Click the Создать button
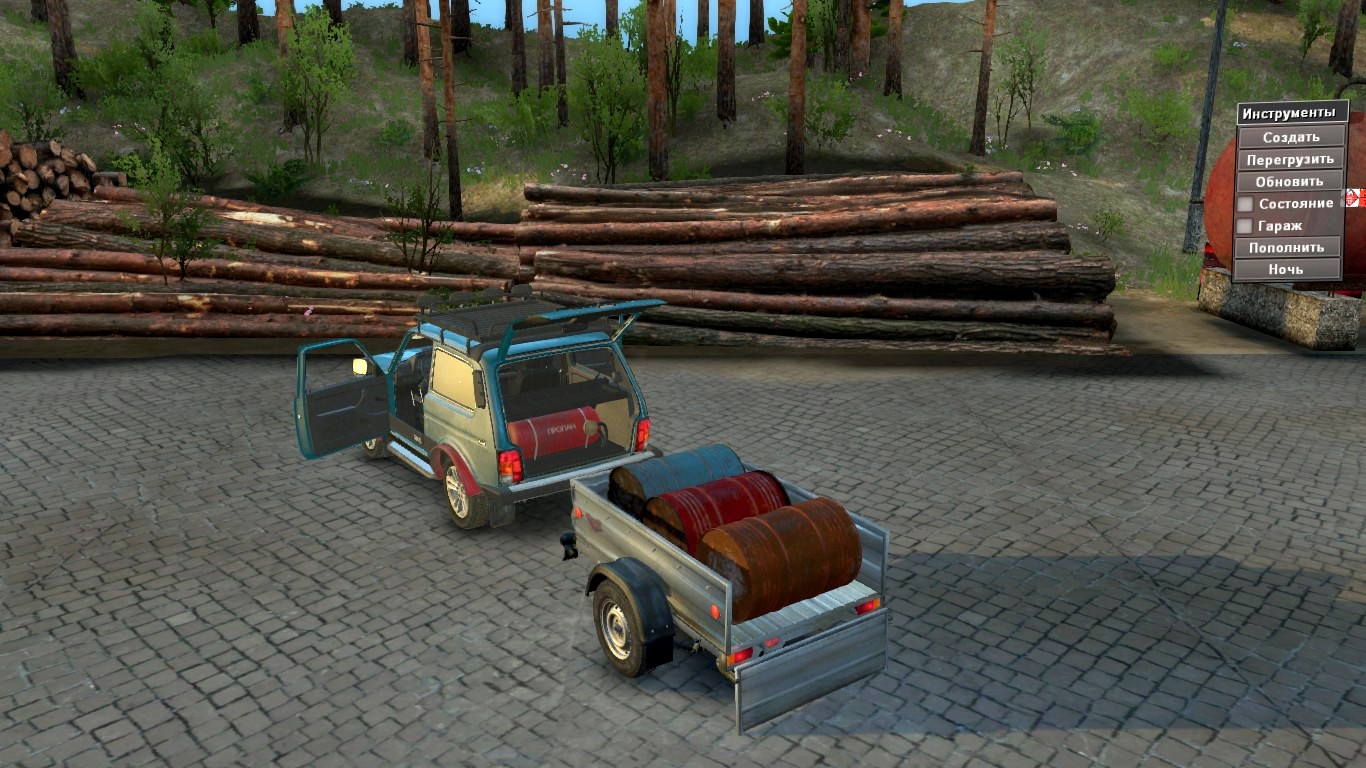Screen dimensions: 1366x768 (x=1290, y=137)
